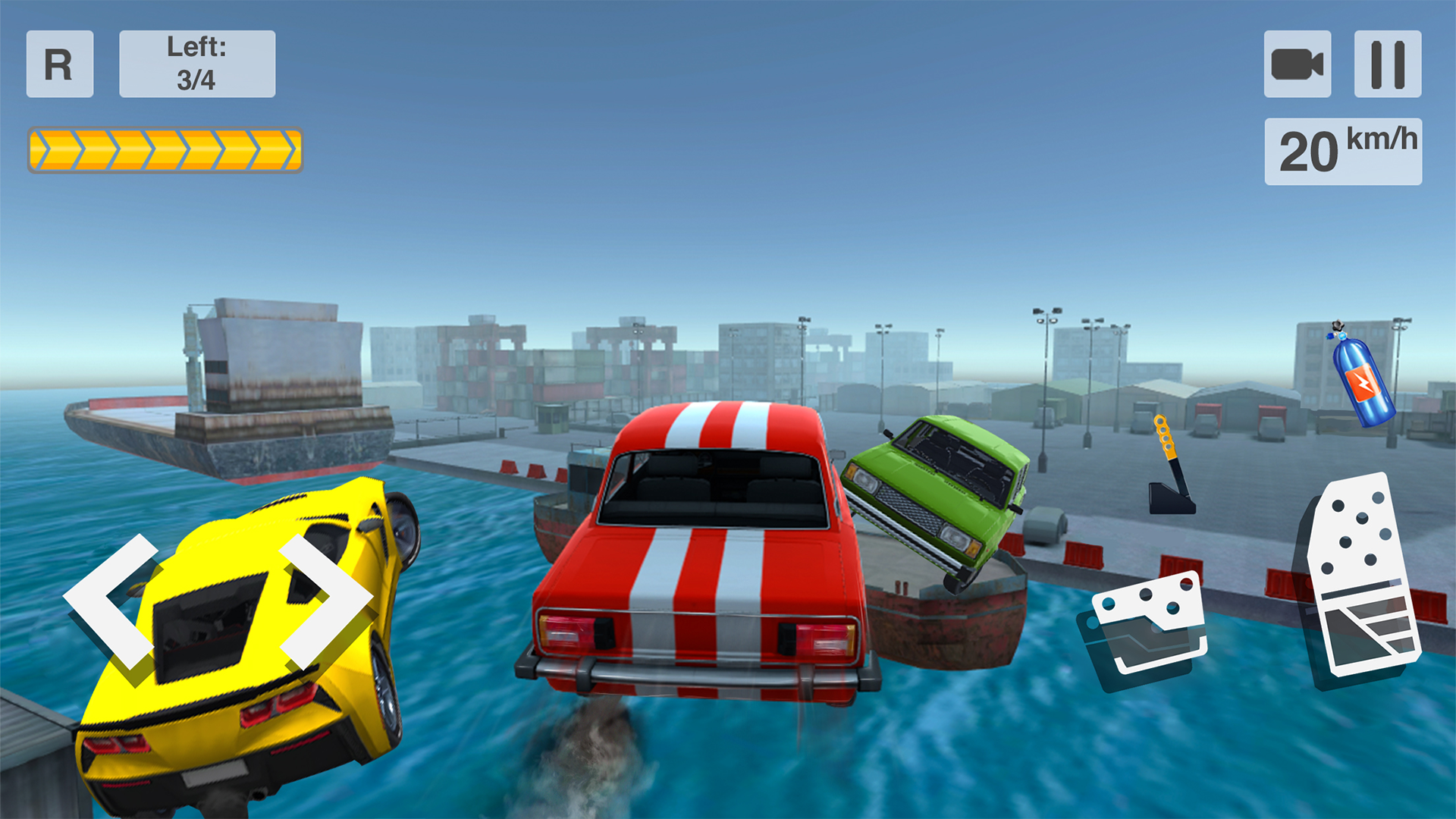Hold the handbrake to drift
Image resolution: width=1456 pixels, height=819 pixels.
1168,466
